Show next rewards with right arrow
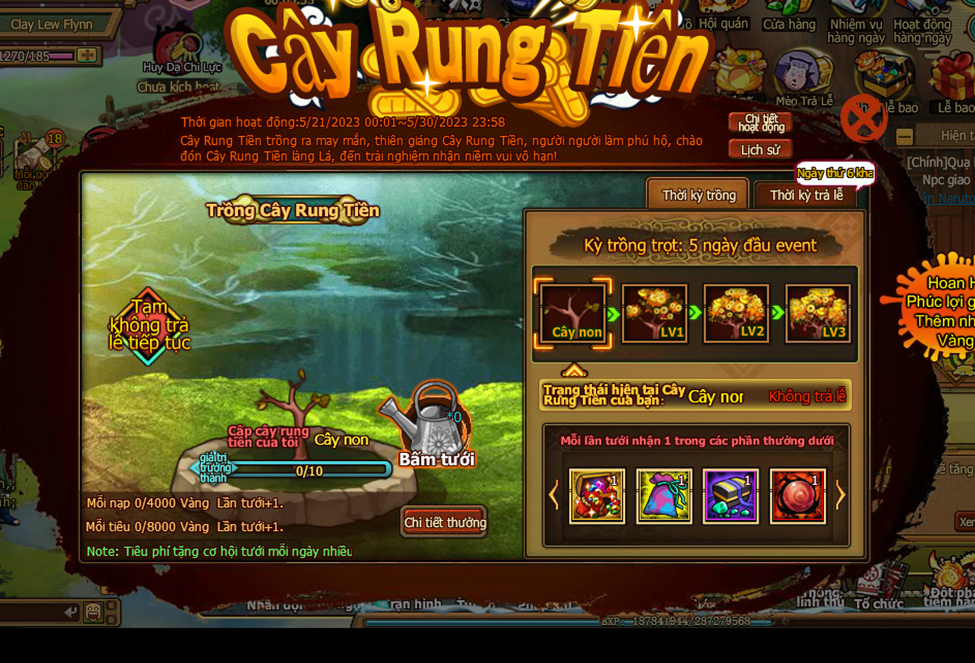The height and width of the screenshot is (663, 975). point(840,495)
